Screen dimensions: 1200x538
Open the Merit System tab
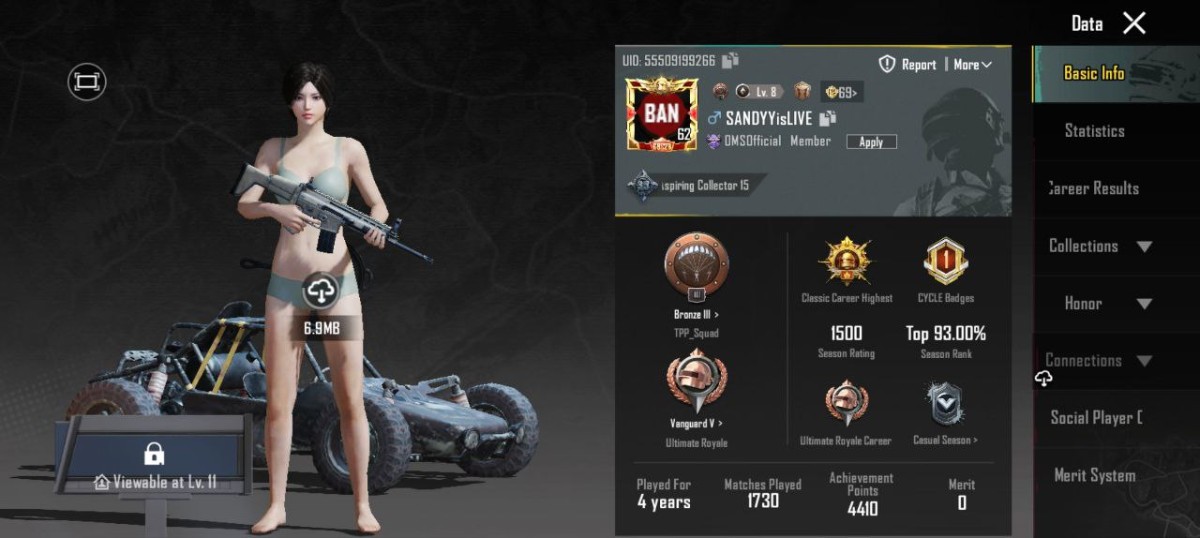pos(1094,476)
